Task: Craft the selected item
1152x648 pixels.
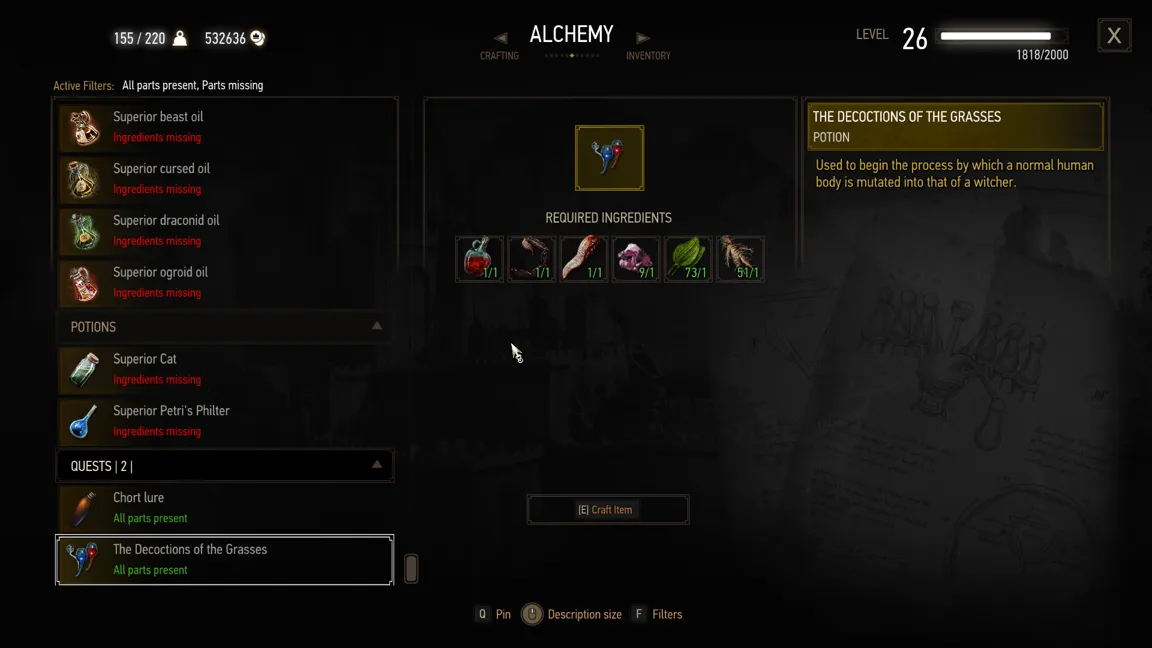Action: pyautogui.click(x=607, y=510)
